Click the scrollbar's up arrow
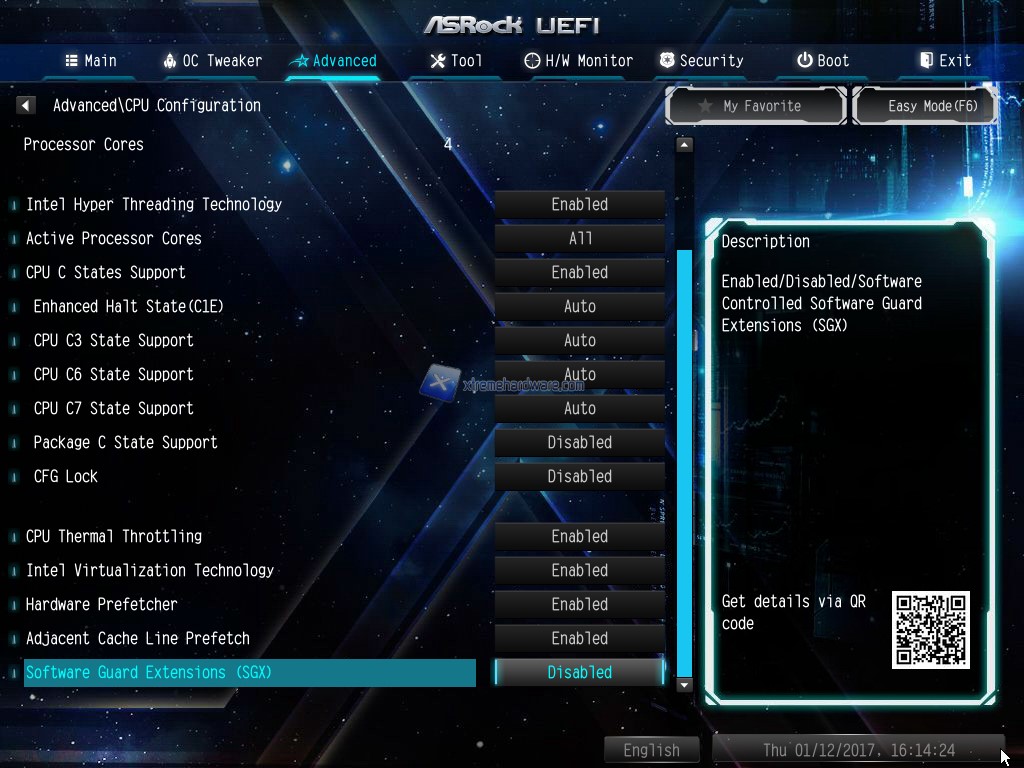Screen dimensions: 1024x768 click(684, 145)
